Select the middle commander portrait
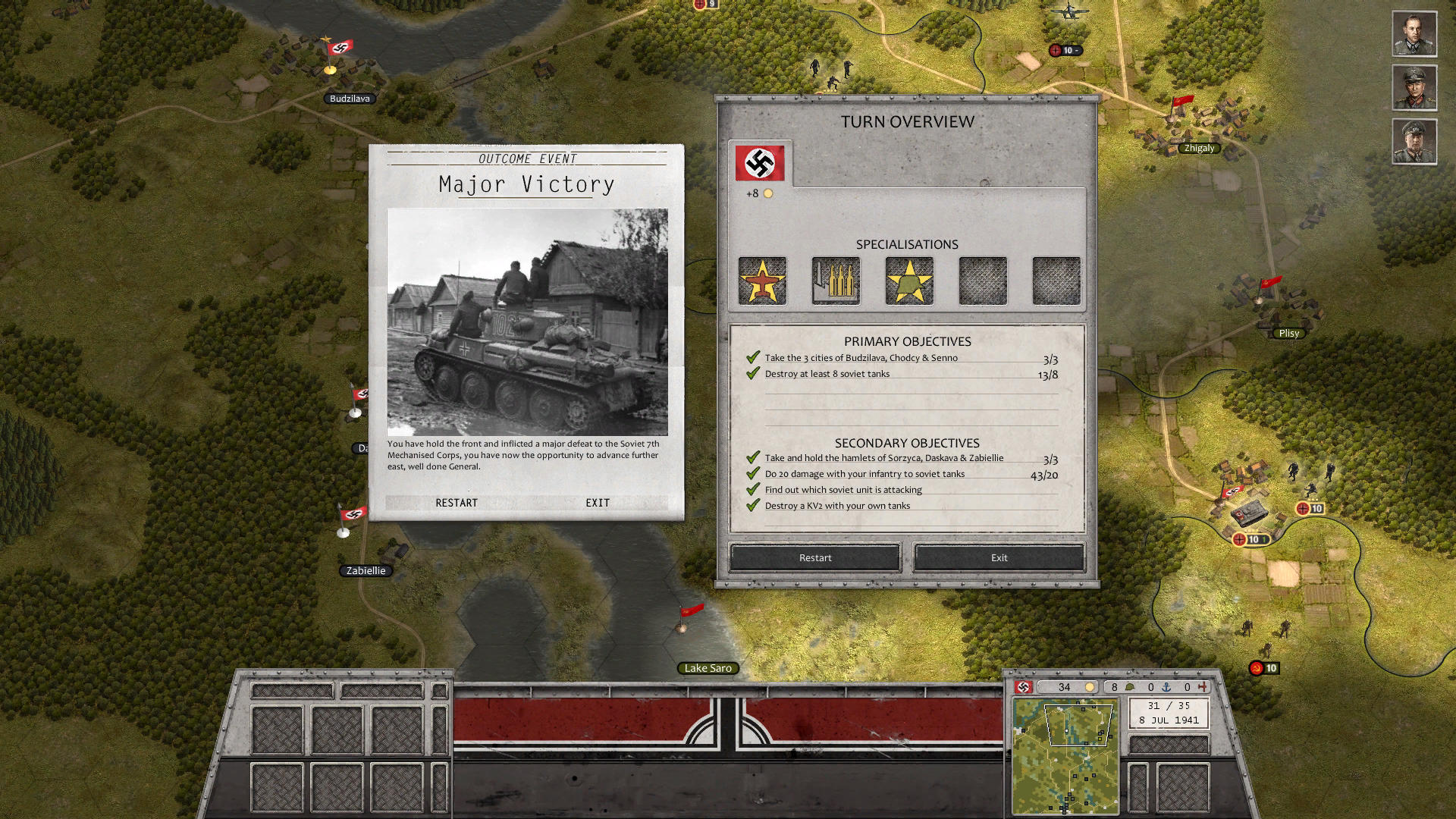 point(1414,87)
